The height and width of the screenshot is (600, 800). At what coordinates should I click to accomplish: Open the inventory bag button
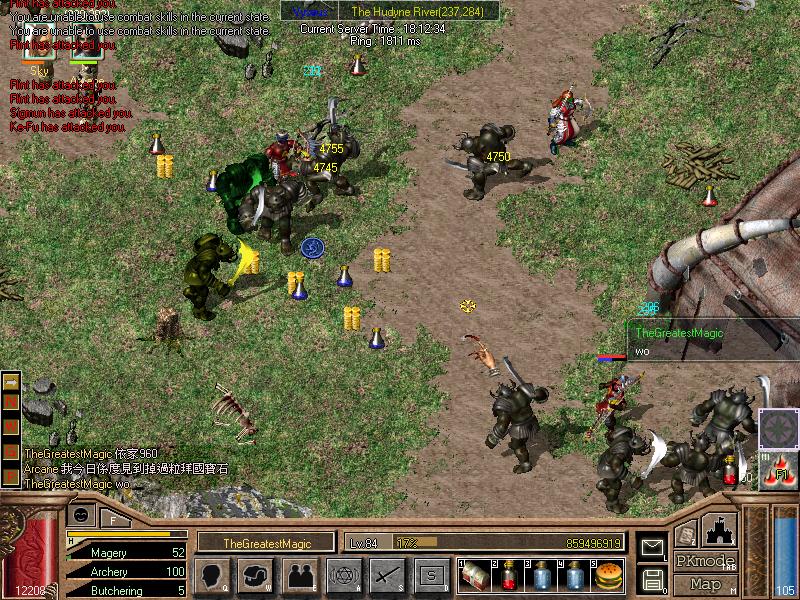256,575
